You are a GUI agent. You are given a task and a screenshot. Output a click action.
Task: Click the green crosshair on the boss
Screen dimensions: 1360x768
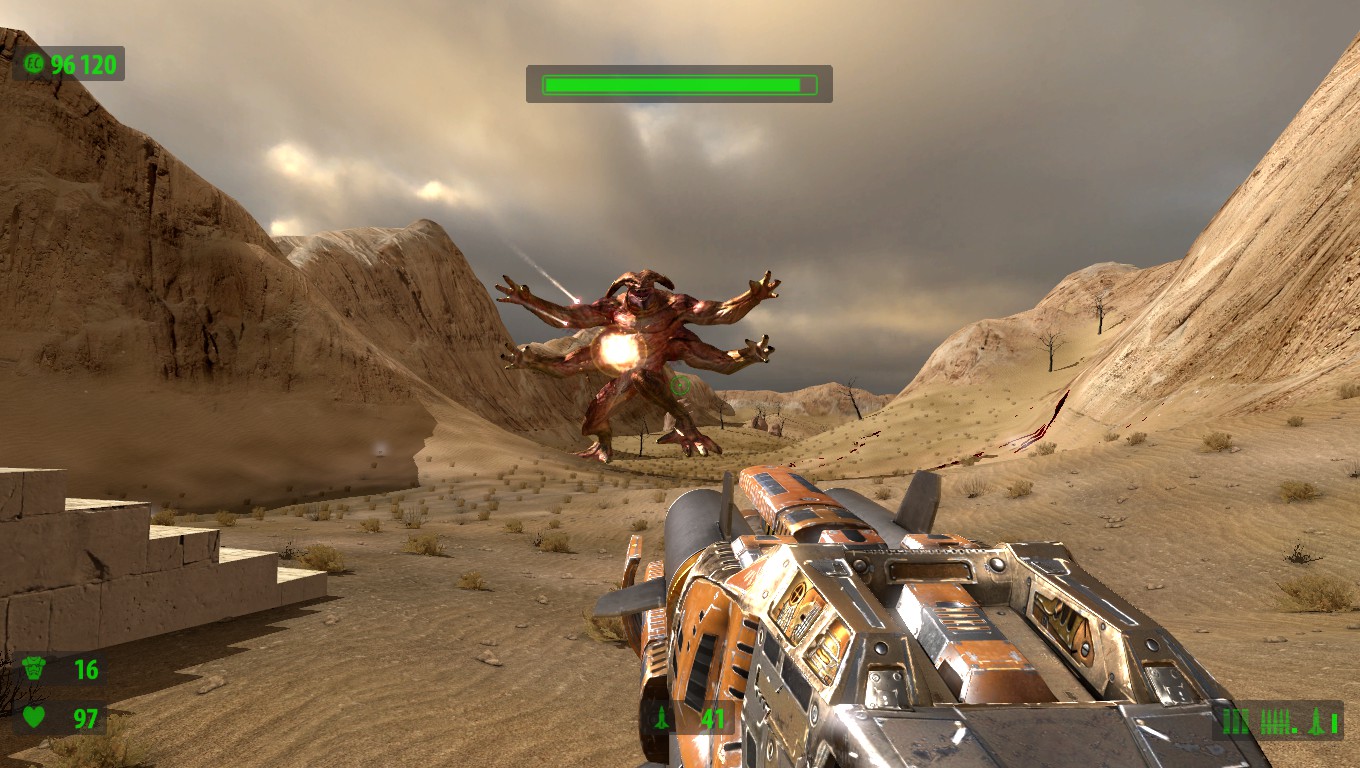[678, 385]
